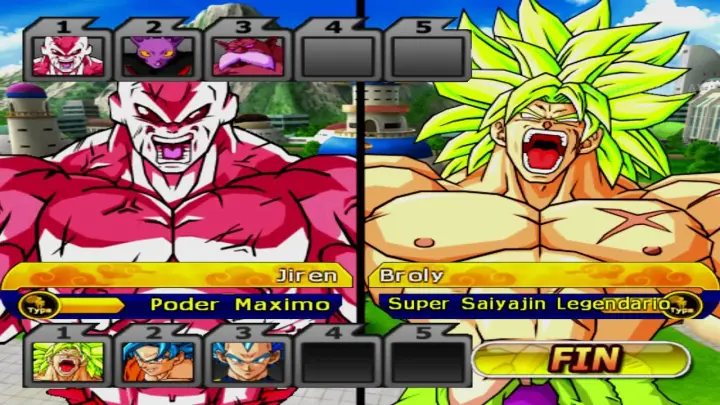The width and height of the screenshot is (720, 405).
Task: Click the Type icon beside Super Saiyajin Legendario
Action: 684,305
